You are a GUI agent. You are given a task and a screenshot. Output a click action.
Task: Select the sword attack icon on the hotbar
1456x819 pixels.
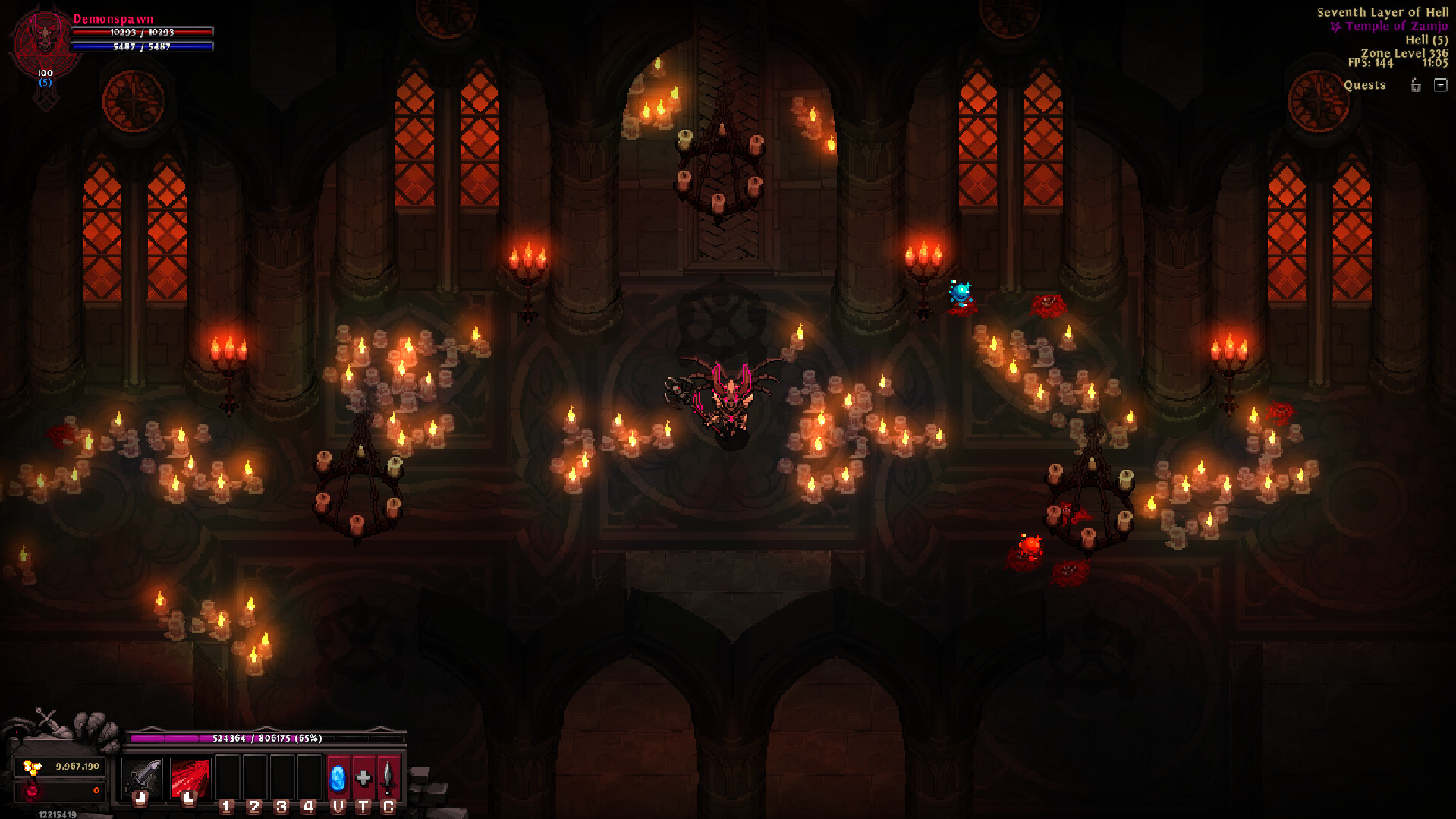point(143,777)
